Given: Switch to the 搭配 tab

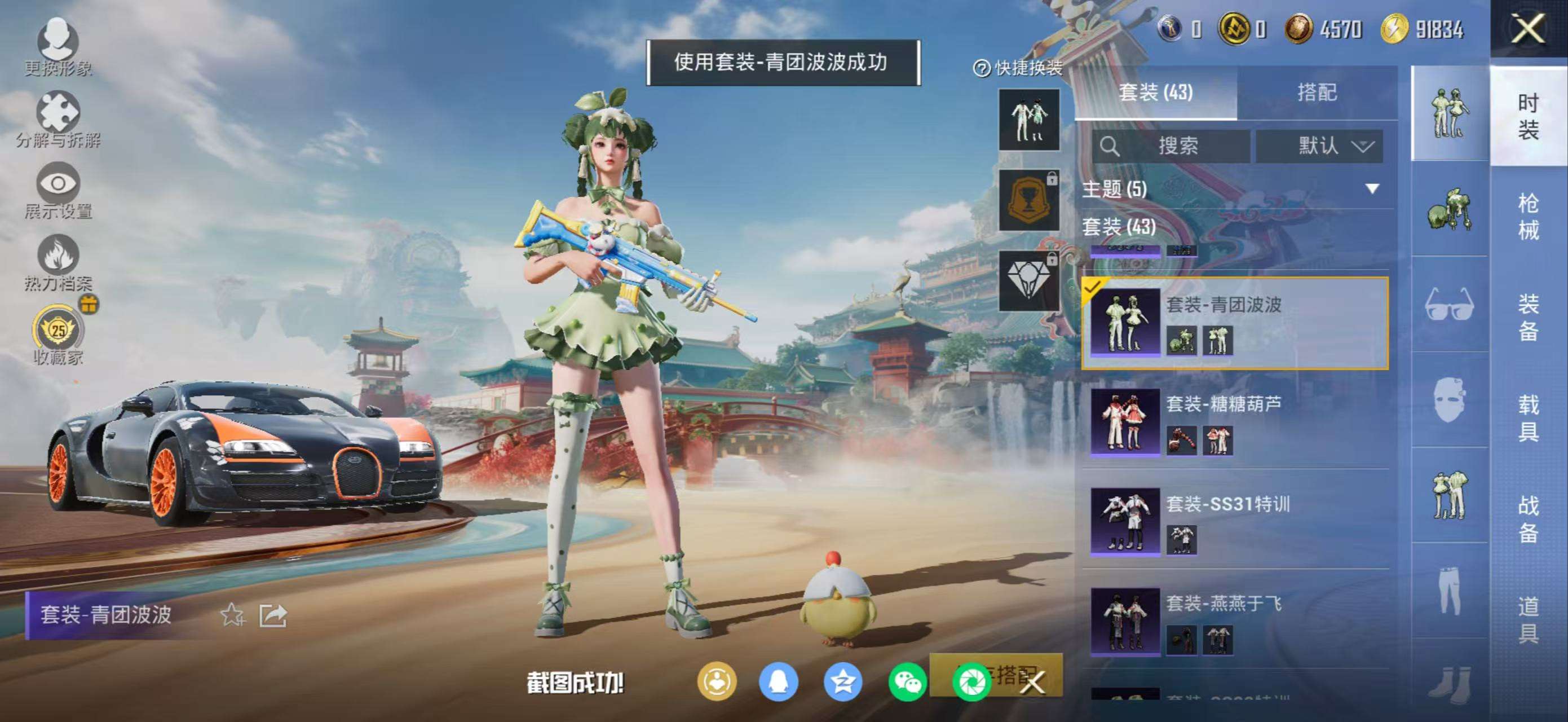Looking at the screenshot, I should point(1321,93).
